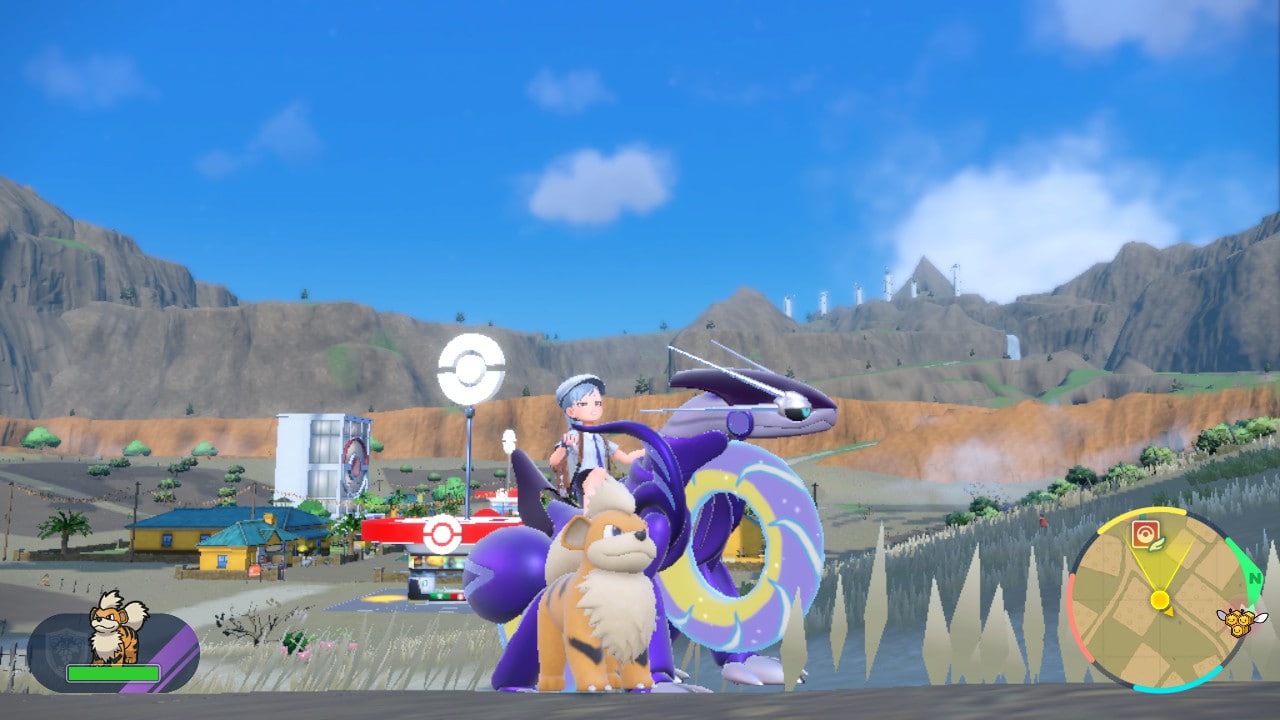The height and width of the screenshot is (720, 1280).
Task: Click the Combee raid icon on the minimap
Action: [1238, 620]
